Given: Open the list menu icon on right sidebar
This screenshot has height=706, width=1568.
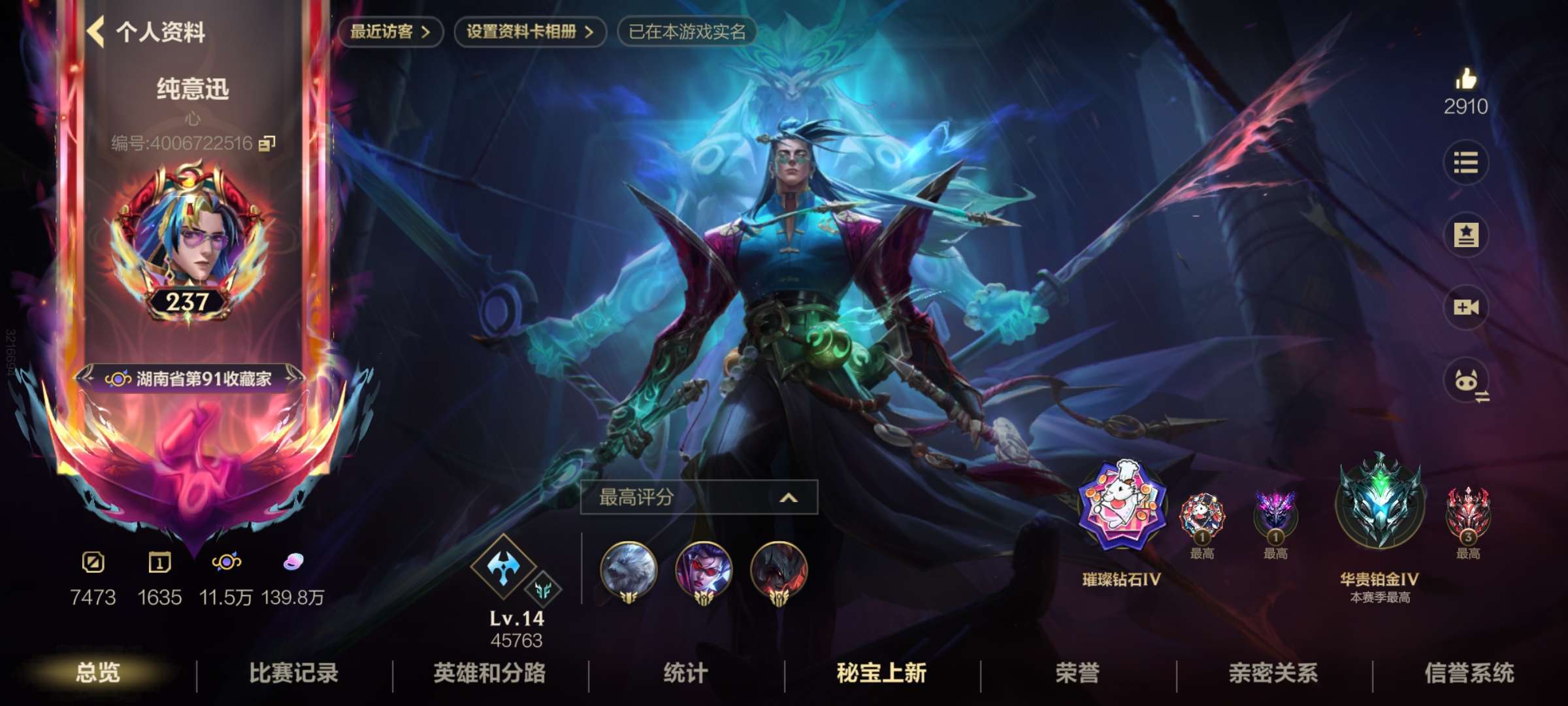Looking at the screenshot, I should 1467,163.
